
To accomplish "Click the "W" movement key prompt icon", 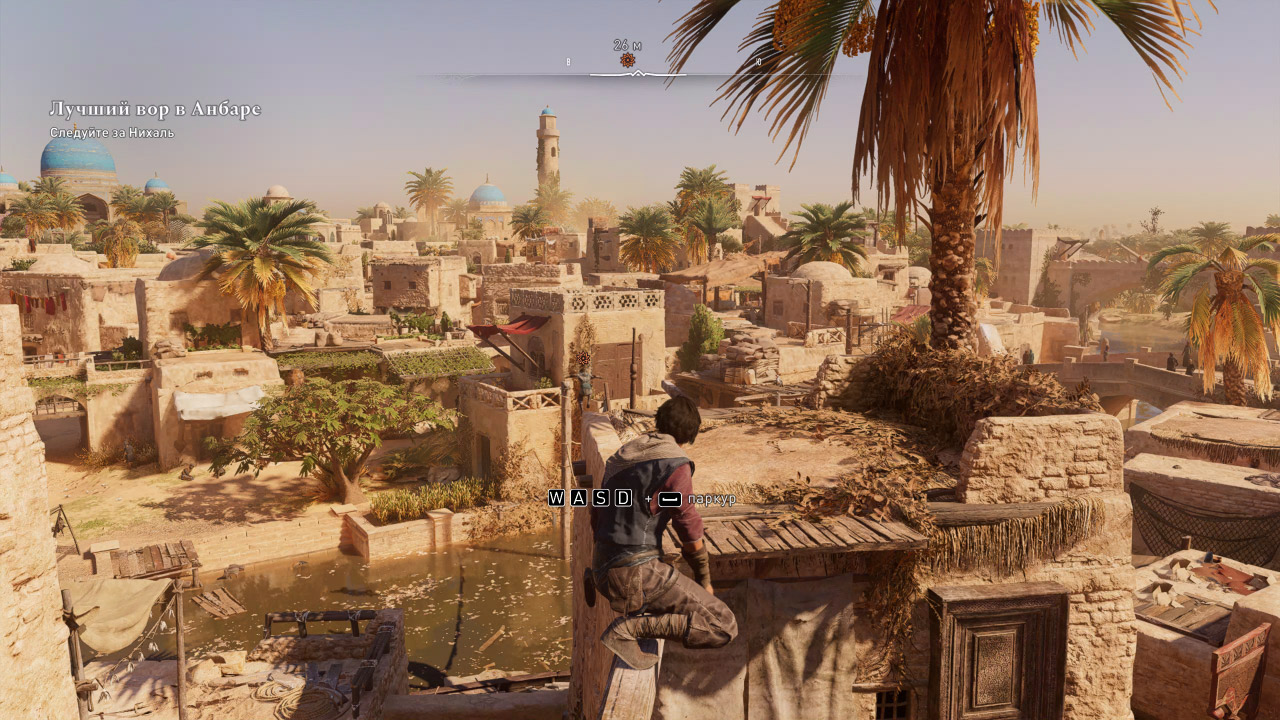I will point(556,497).
